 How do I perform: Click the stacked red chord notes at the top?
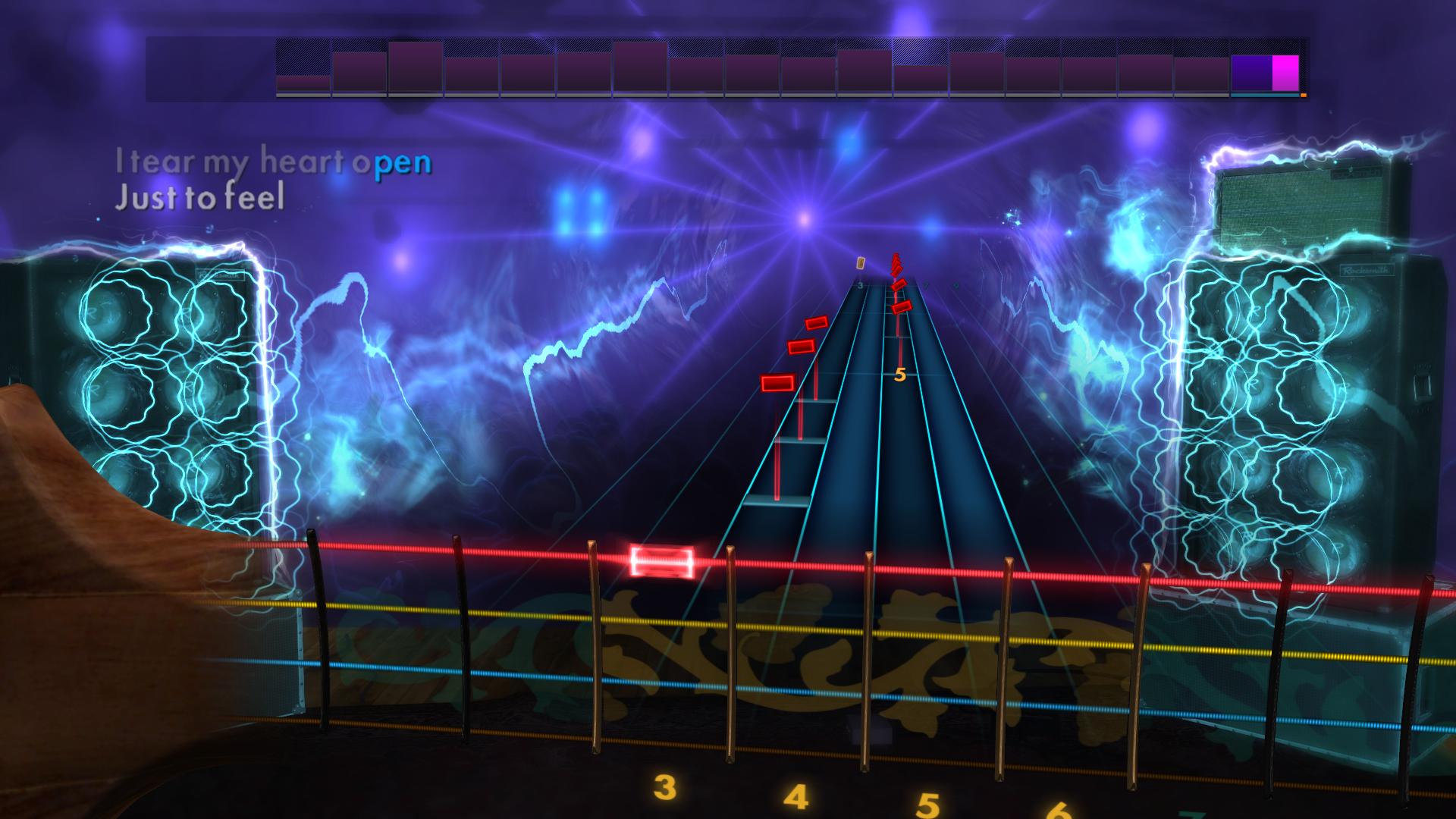[897, 266]
